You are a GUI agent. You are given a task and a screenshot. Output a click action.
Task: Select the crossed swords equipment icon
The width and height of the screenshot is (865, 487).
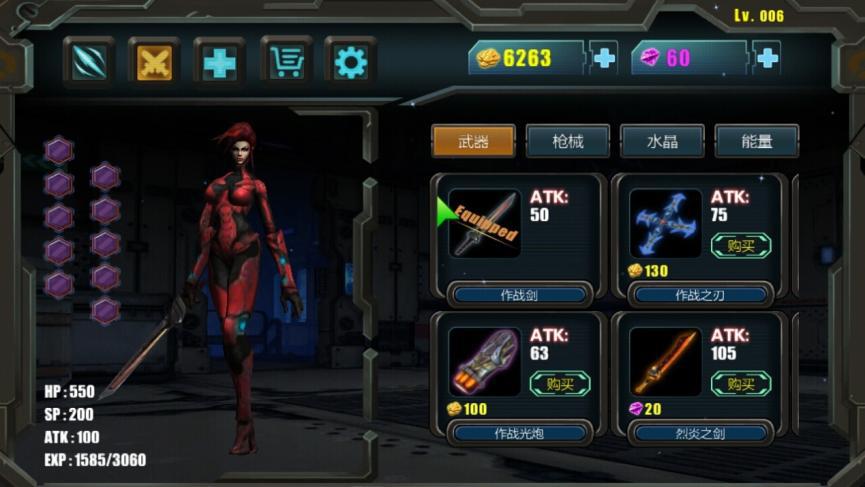coord(154,62)
